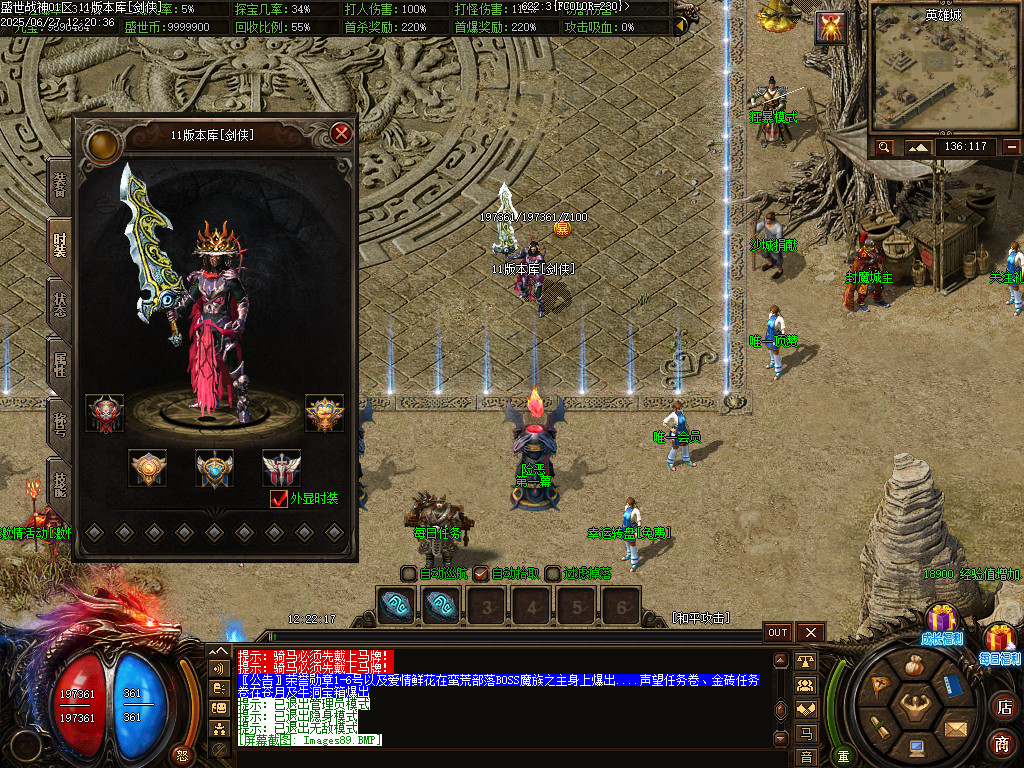Toggle the 自动拾取 auto-pickup checkbox

point(481,574)
